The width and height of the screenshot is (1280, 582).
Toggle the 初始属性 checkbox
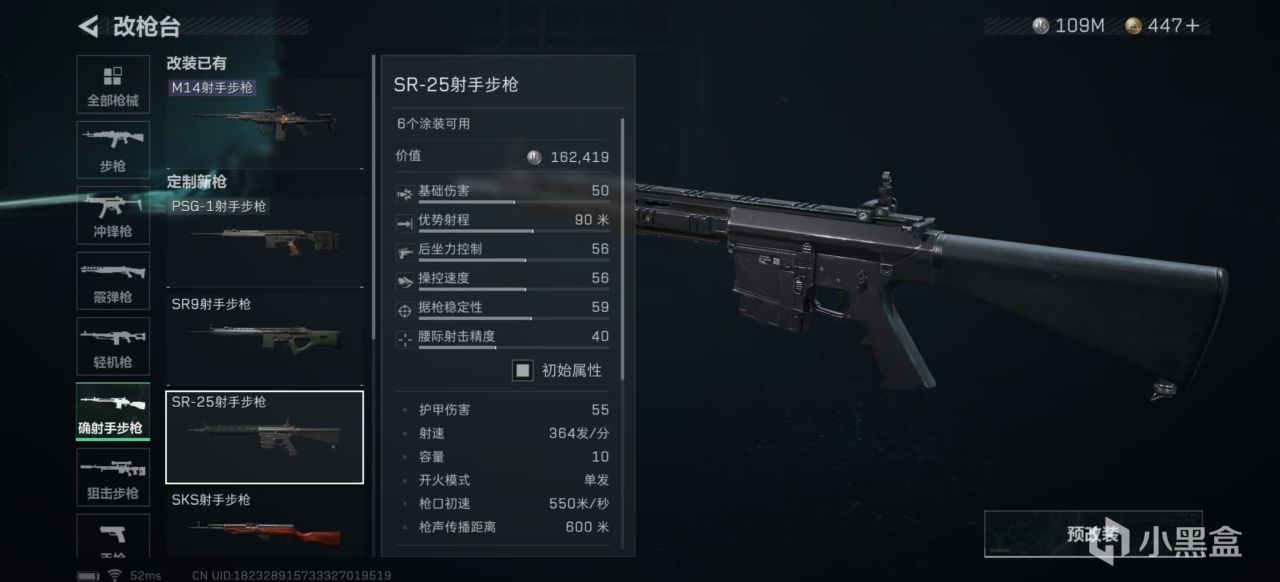point(523,370)
